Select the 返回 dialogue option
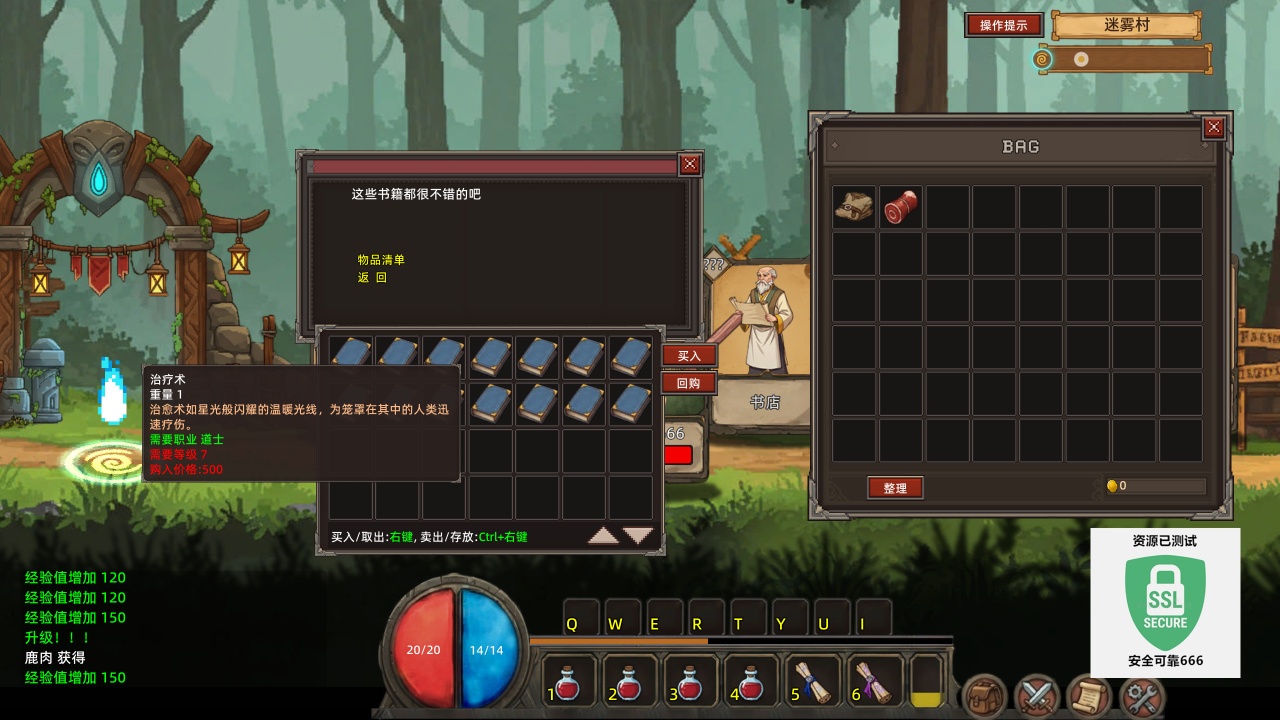 [x=372, y=278]
